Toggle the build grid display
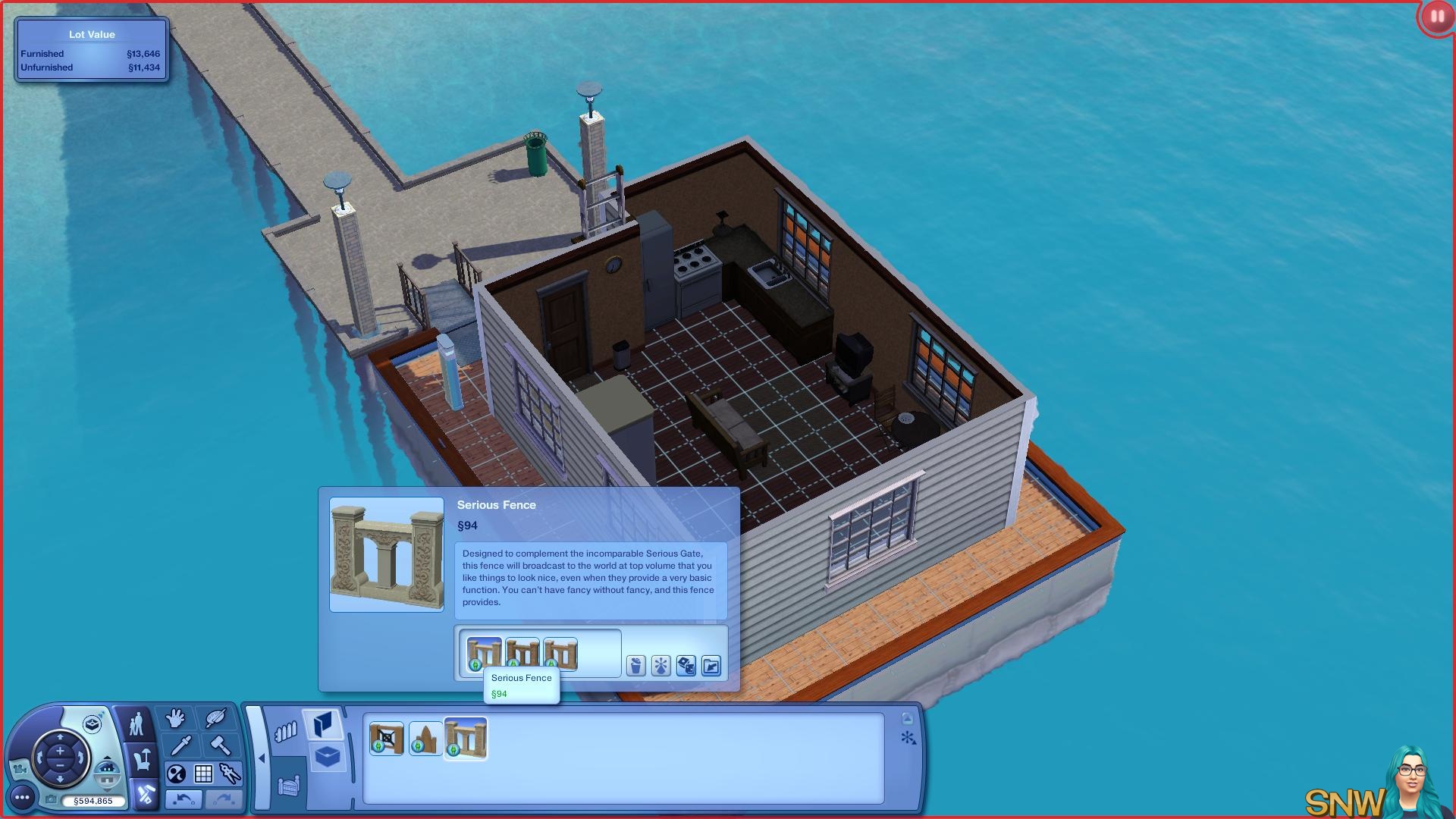 [x=203, y=773]
